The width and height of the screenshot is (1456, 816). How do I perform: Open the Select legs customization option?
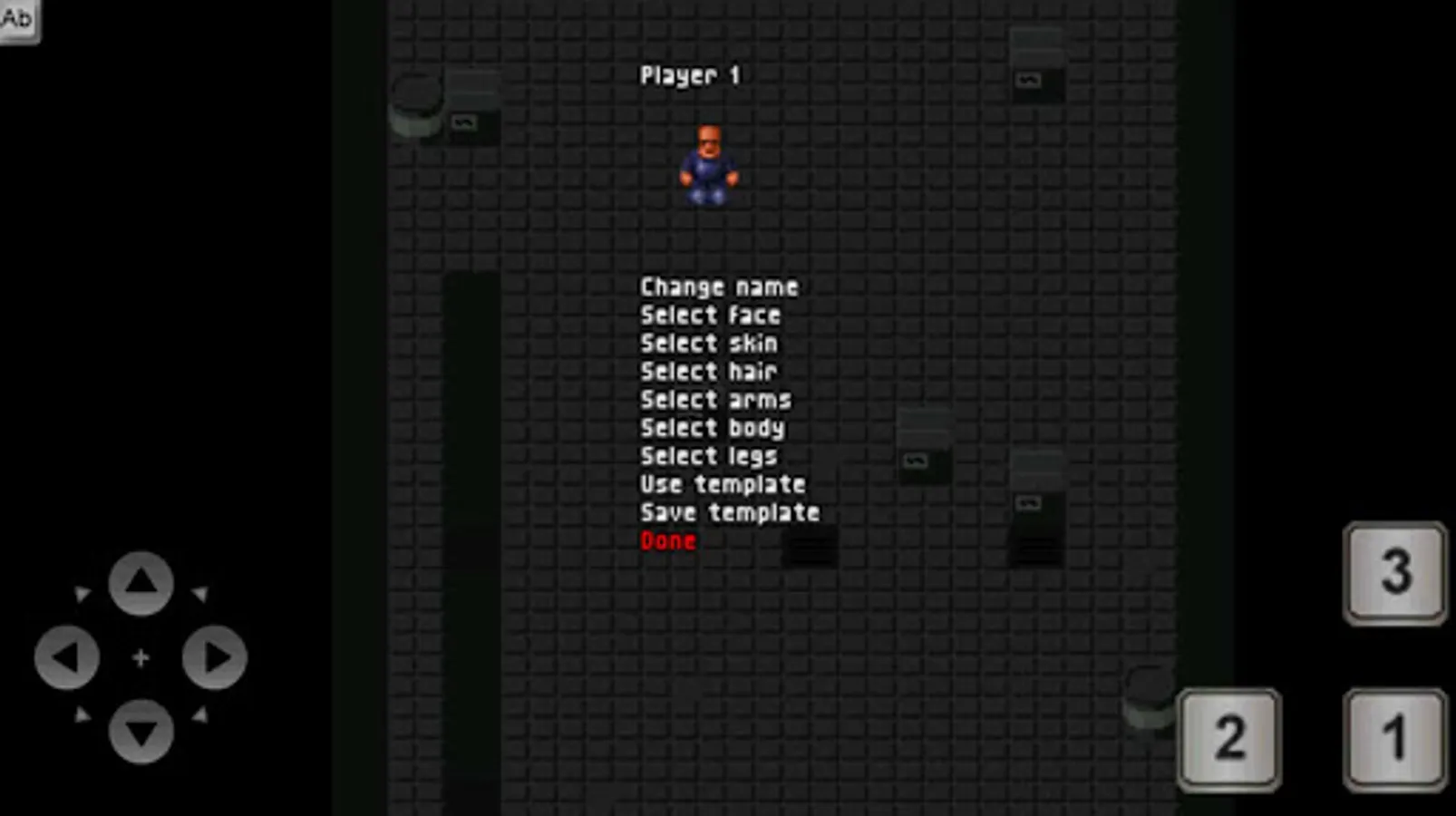coord(707,456)
